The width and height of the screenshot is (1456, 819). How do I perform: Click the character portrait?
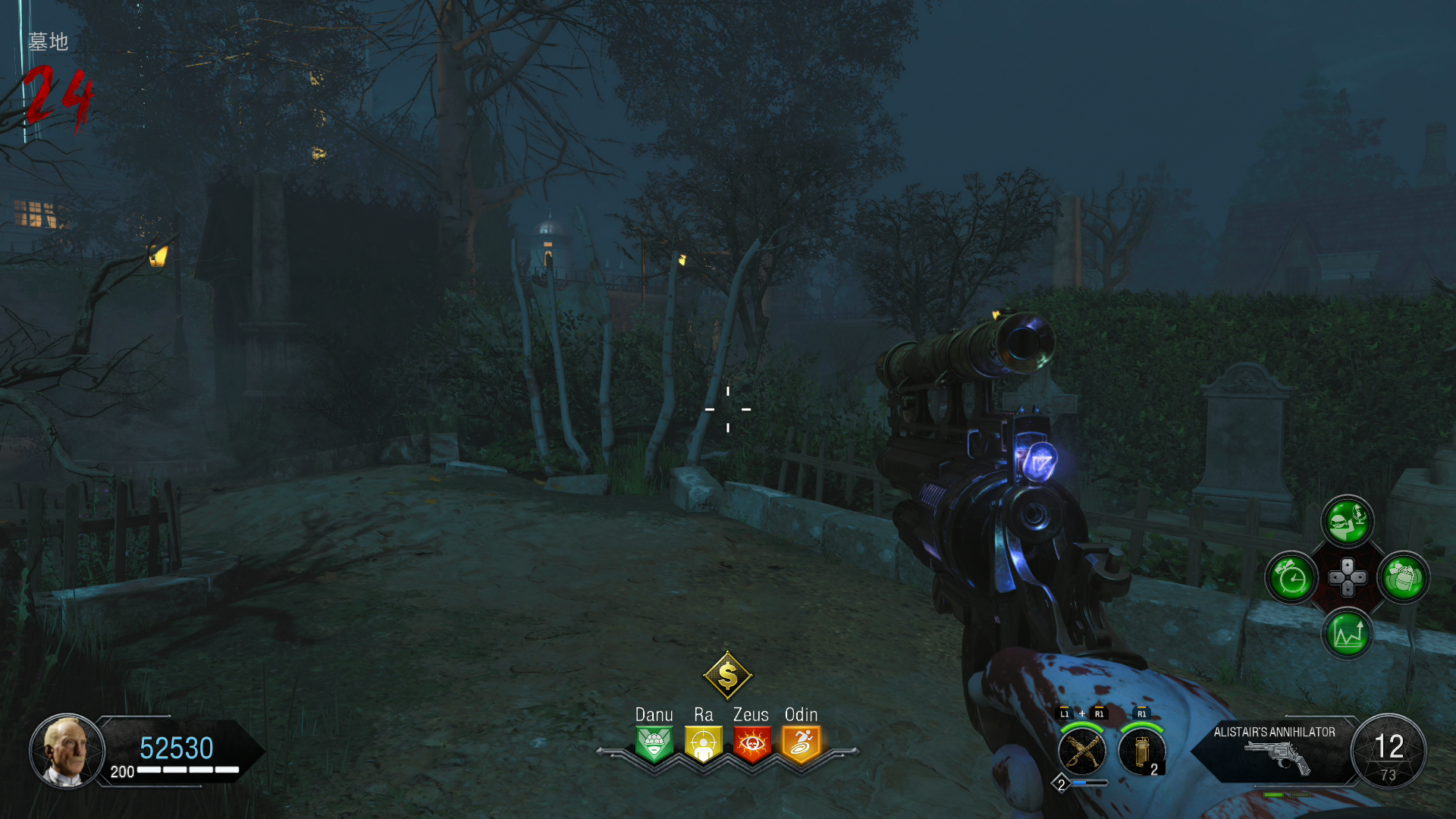pos(67,752)
